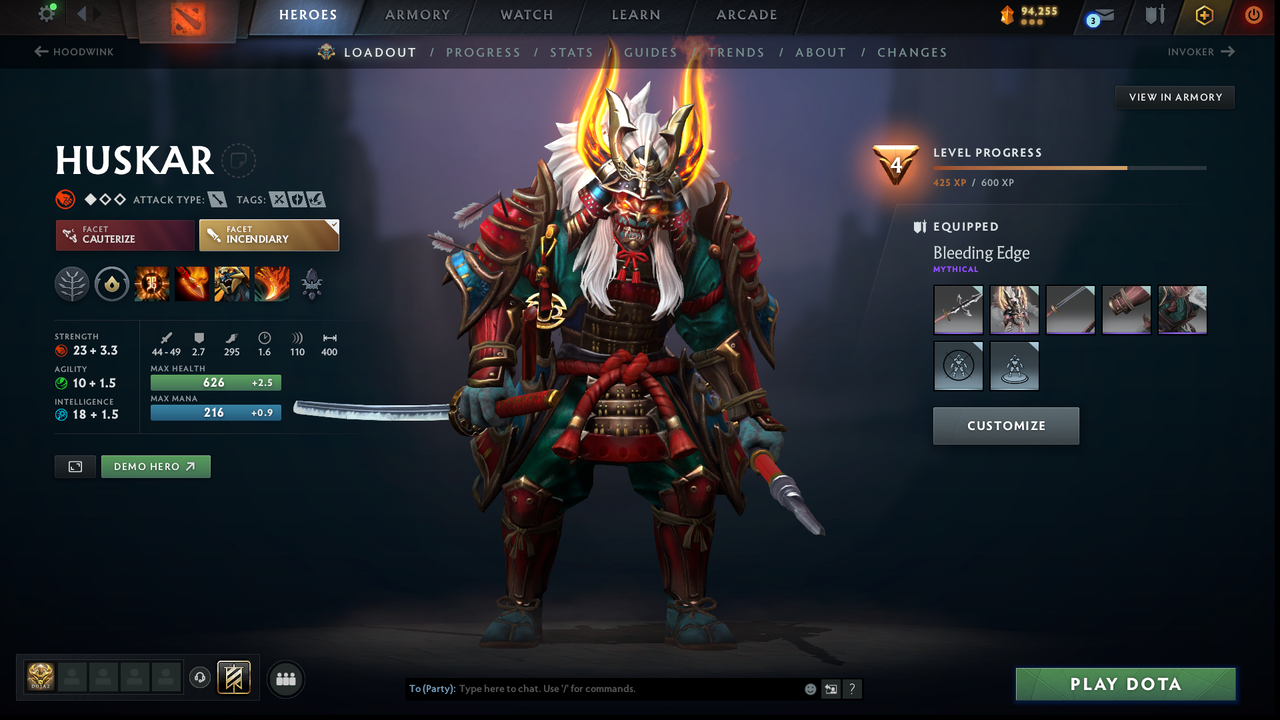Image resolution: width=1280 pixels, height=720 pixels.
Task: Click VIEW IN ARMORY button
Action: (1174, 97)
